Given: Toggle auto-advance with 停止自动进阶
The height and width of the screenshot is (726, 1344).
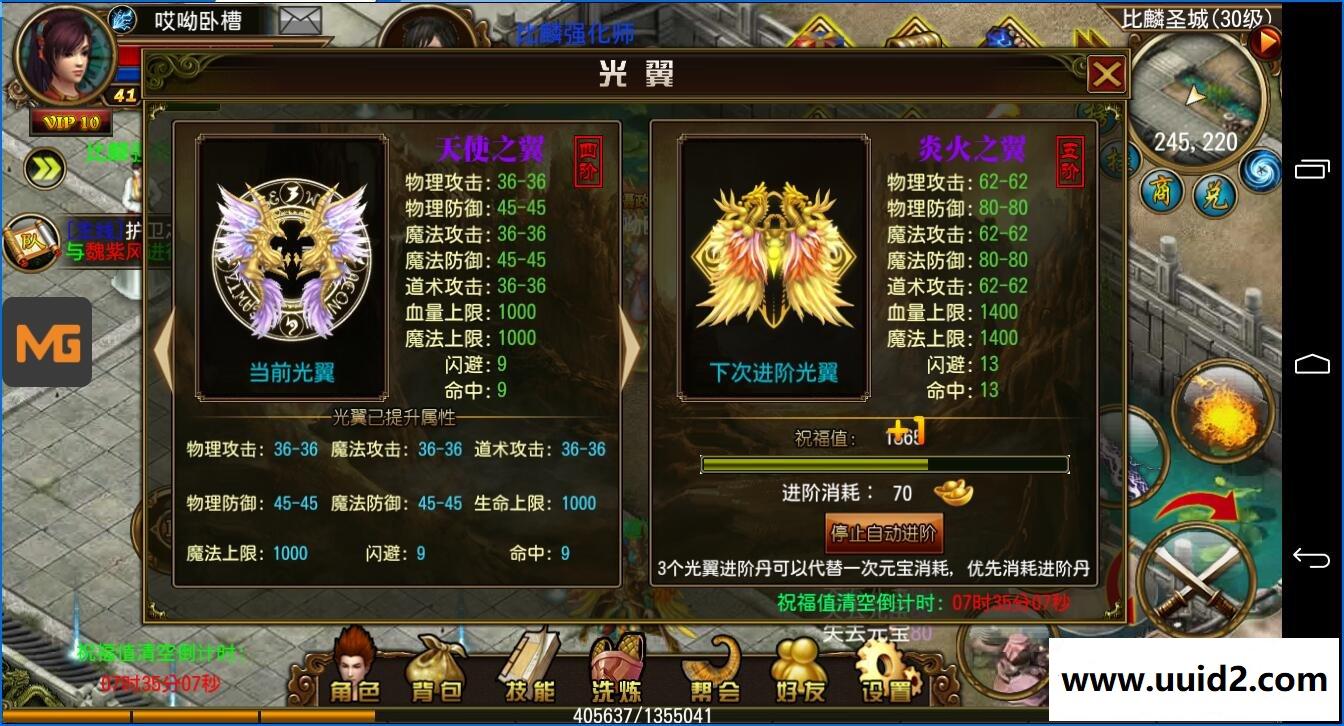Looking at the screenshot, I should point(885,533).
